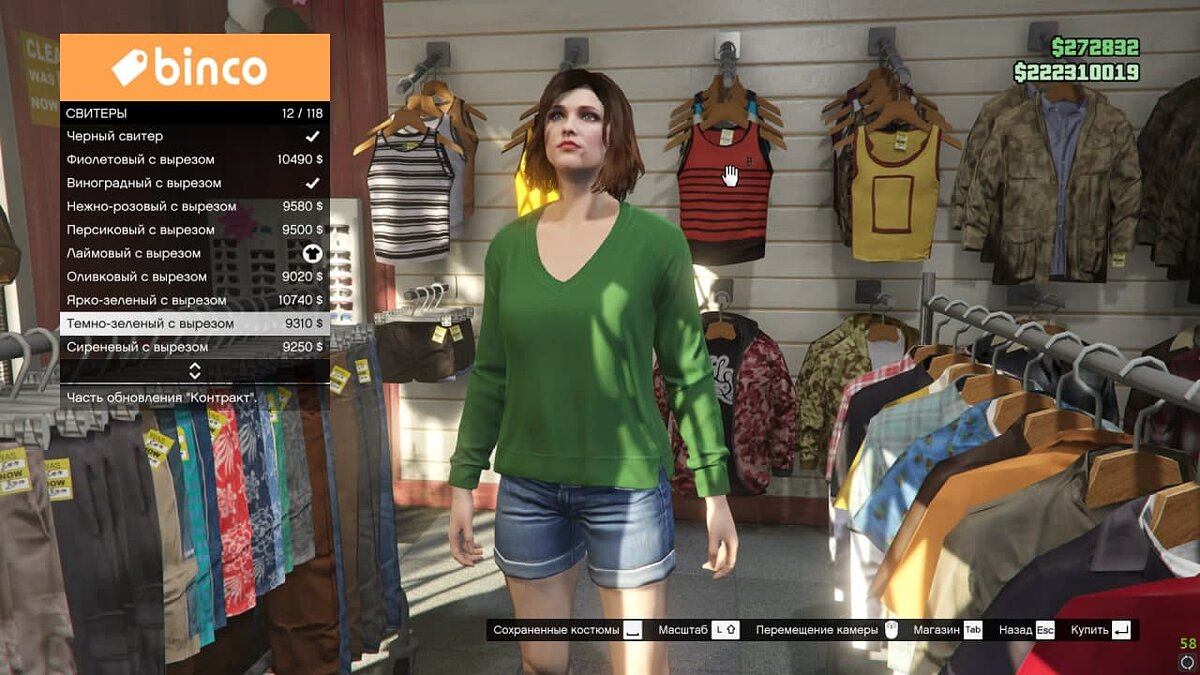Click the Купить purchase button

(x=1099, y=630)
